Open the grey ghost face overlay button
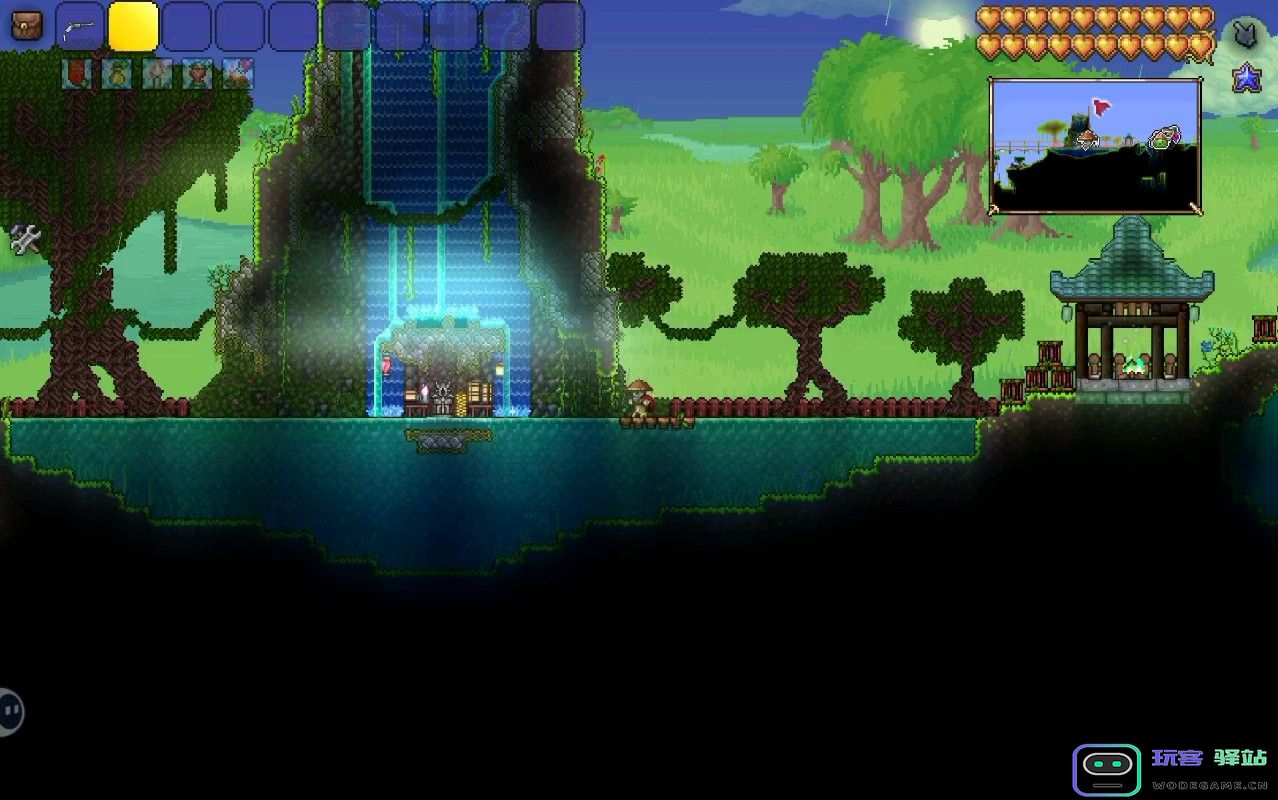Viewport: 1278px width, 800px height. pos(10,712)
